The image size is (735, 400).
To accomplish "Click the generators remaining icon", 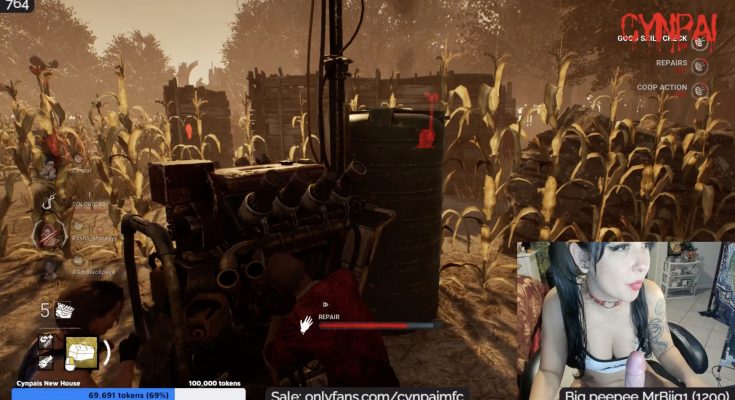I will 65,310.
